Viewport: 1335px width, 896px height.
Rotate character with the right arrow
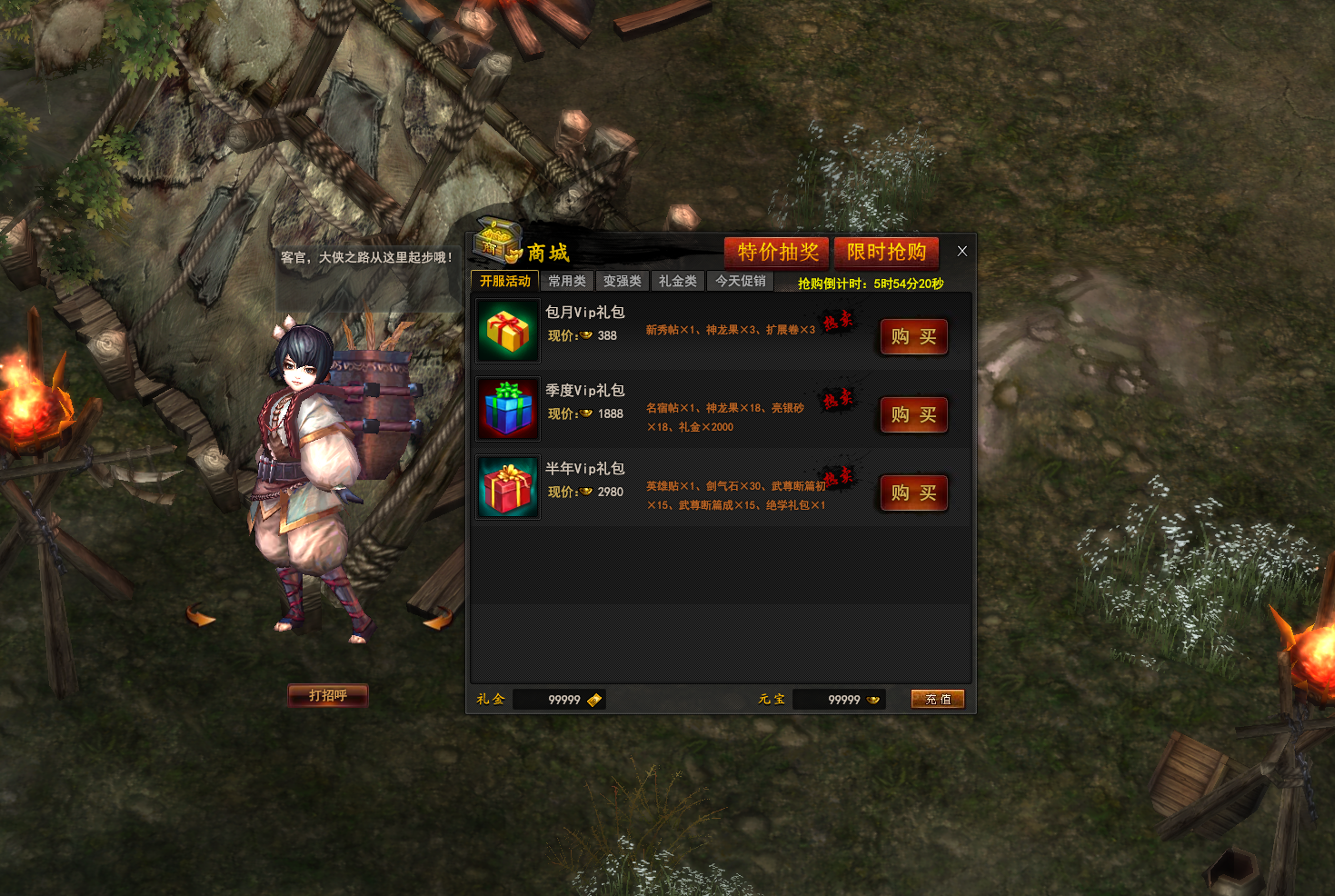(x=438, y=620)
